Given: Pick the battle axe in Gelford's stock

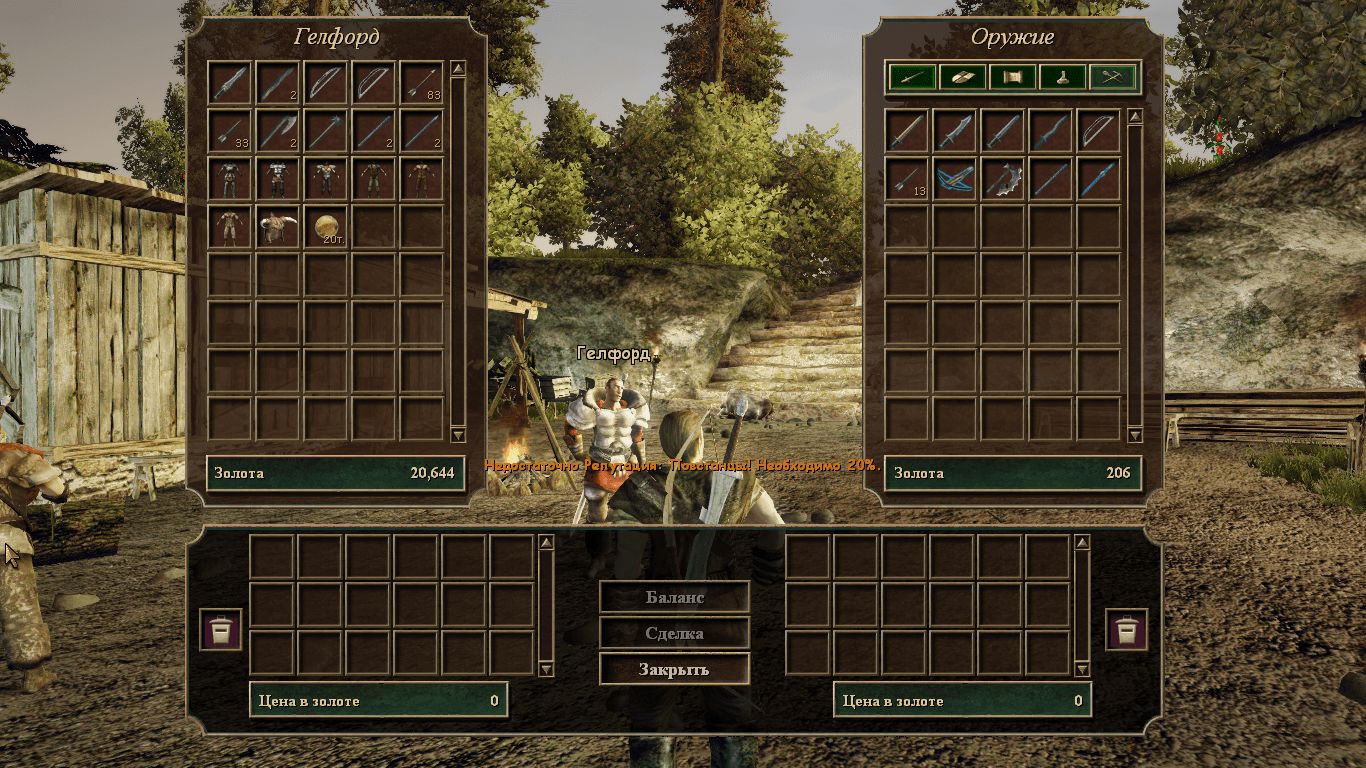Looking at the screenshot, I should coord(278,130).
